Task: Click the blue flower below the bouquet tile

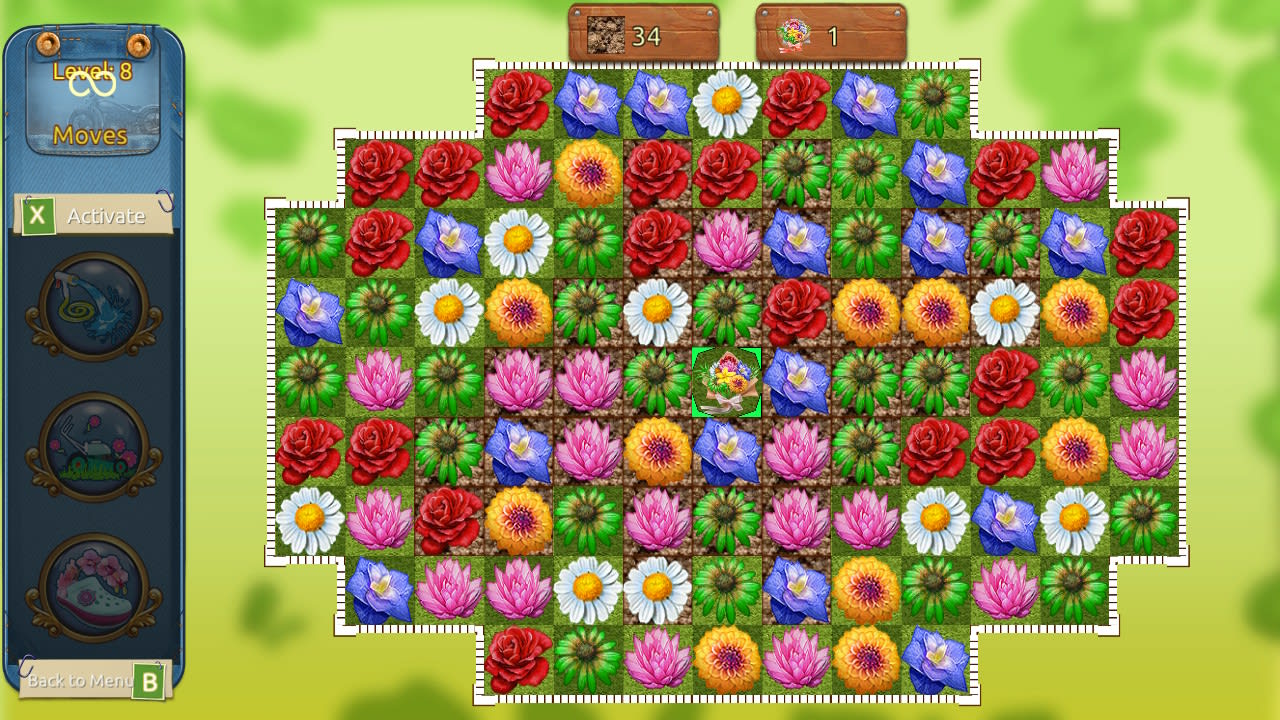Action: [727, 452]
